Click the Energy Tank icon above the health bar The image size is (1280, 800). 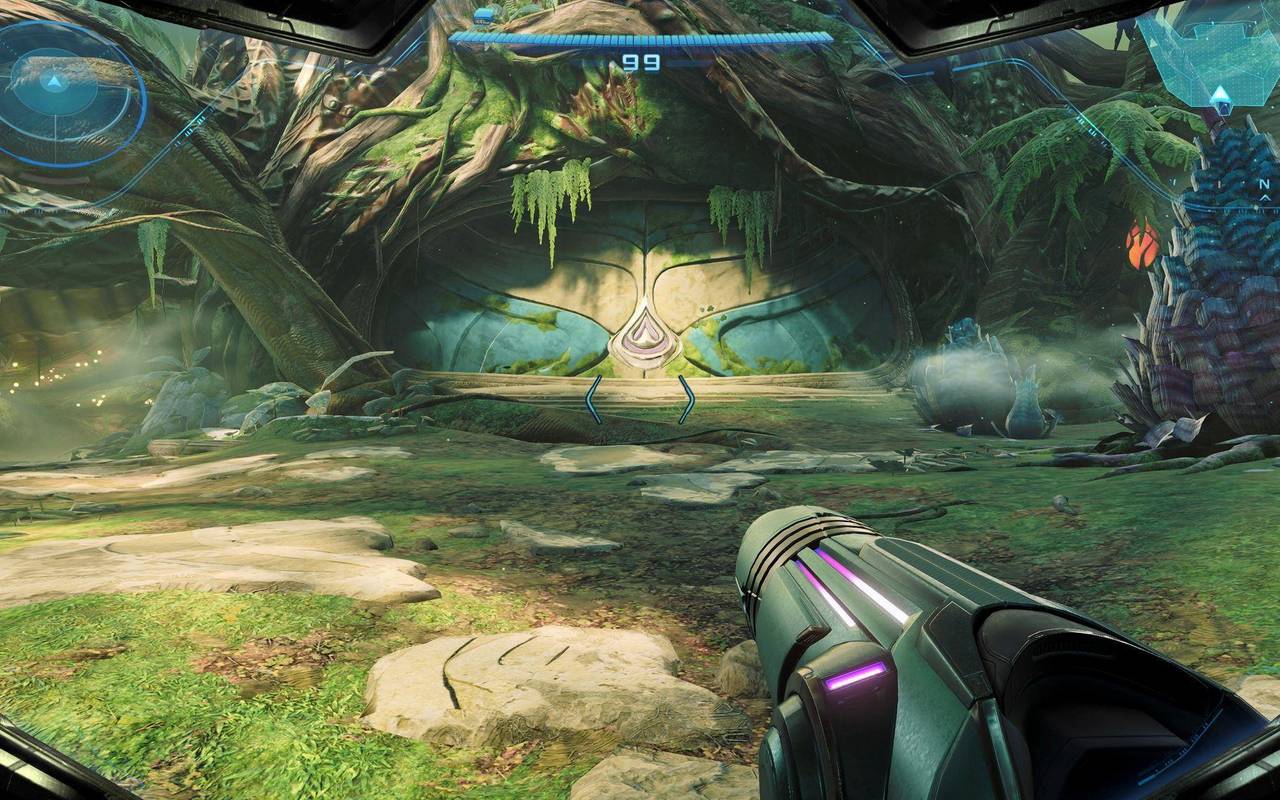484,15
